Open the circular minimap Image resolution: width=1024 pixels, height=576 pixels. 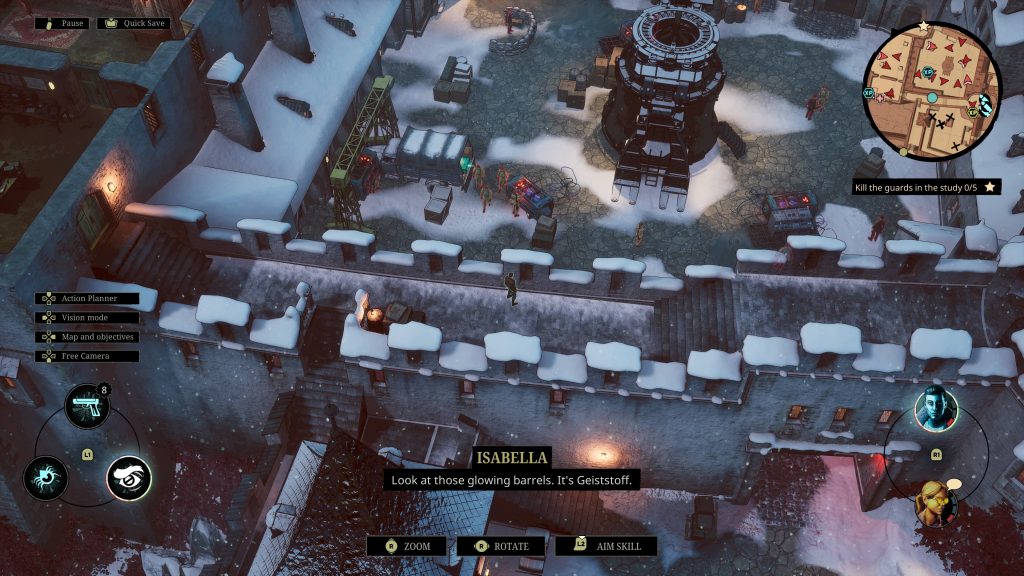pyautogui.click(x=930, y=88)
